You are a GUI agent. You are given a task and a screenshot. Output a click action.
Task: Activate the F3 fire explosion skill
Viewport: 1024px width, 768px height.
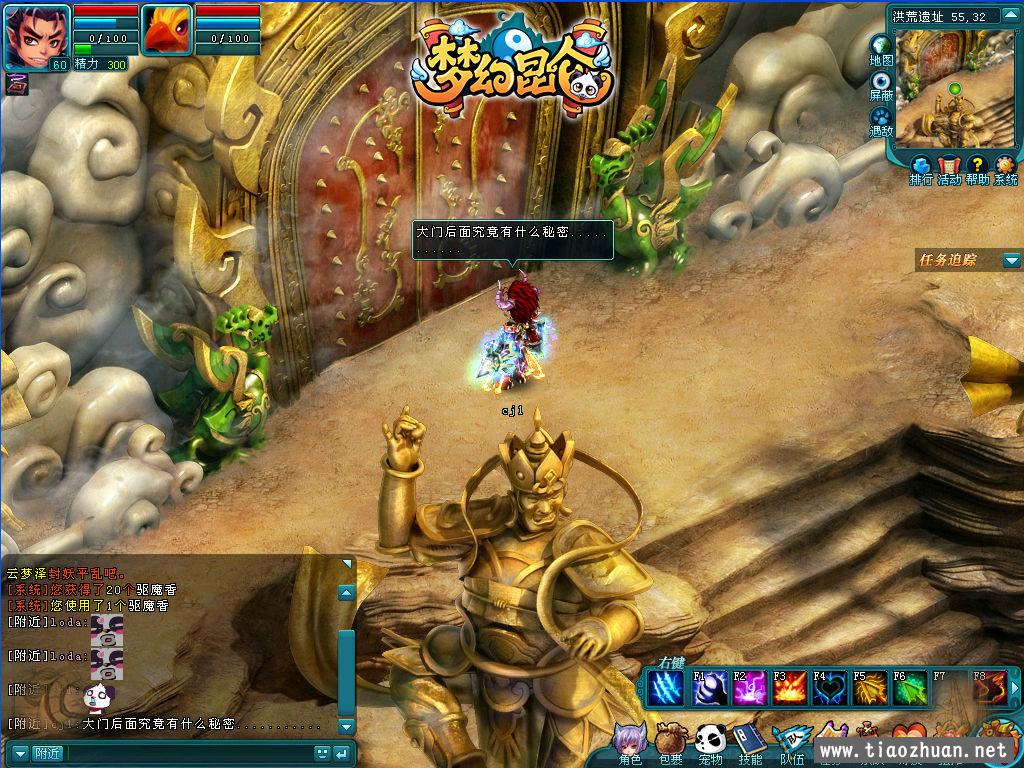[787, 688]
